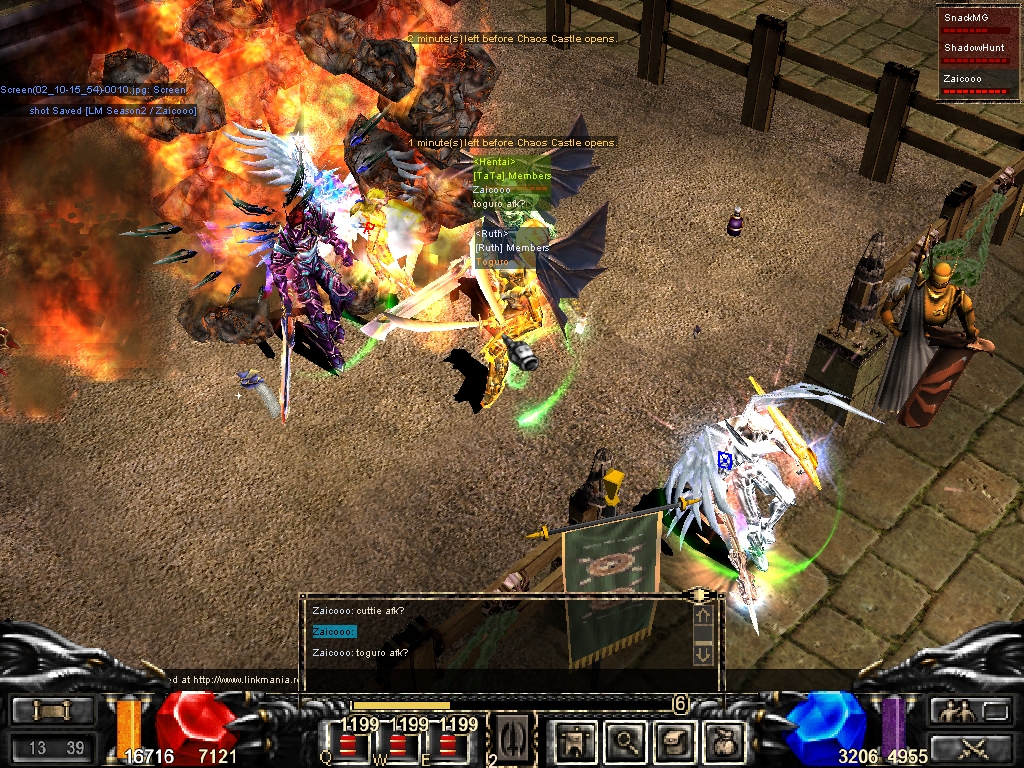Screen dimensions: 1024x768
Task: Use the Q hotkey potion slot
Action: coord(349,743)
